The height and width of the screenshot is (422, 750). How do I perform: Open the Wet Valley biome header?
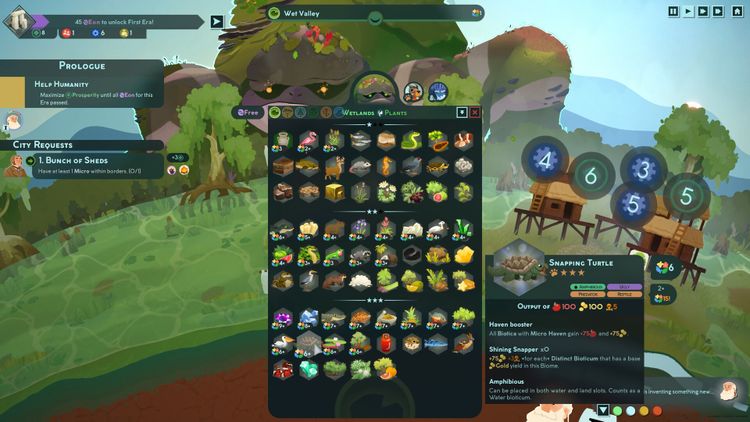[375, 13]
